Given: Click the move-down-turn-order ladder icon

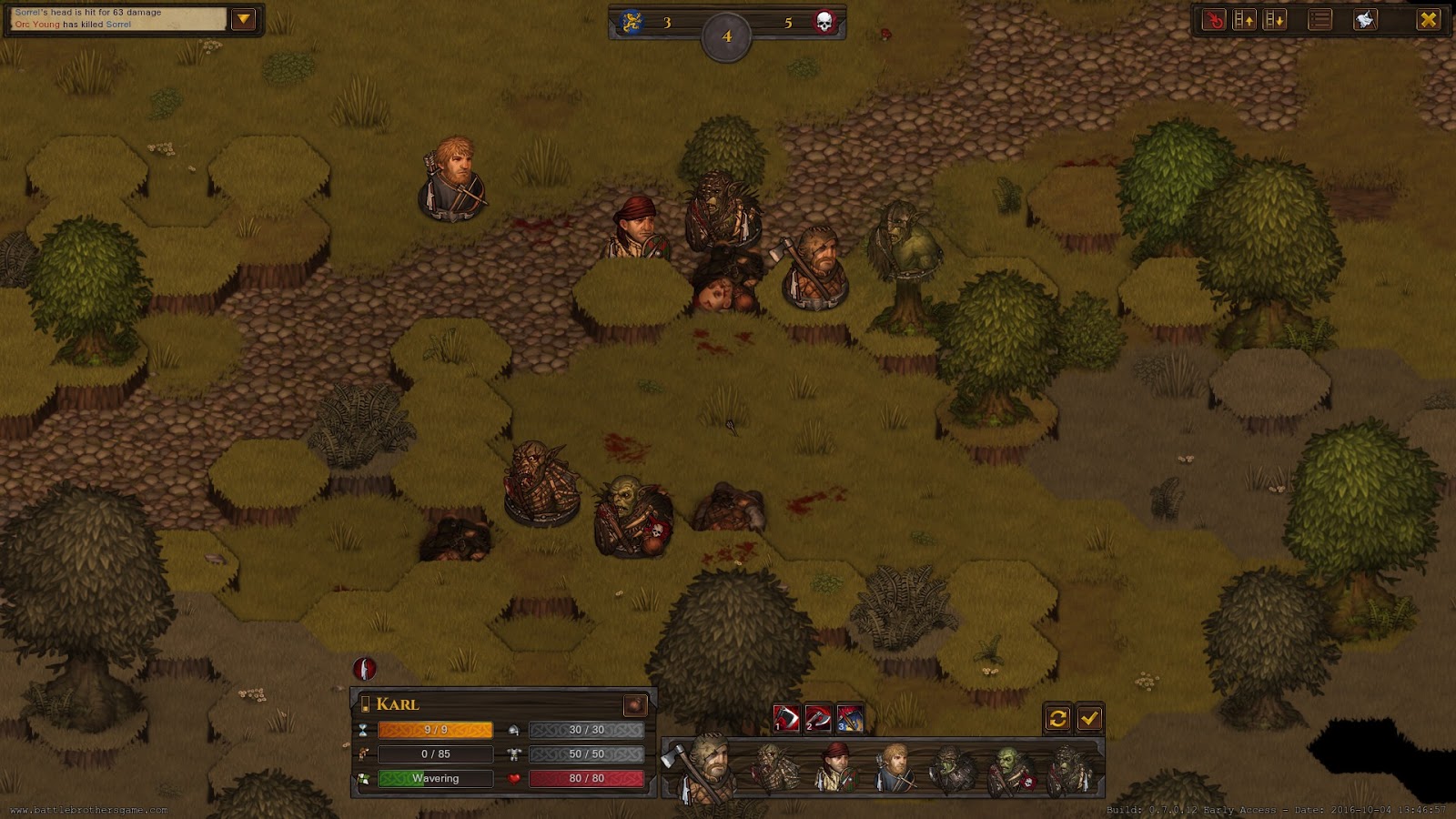Looking at the screenshot, I should tap(1274, 18).
